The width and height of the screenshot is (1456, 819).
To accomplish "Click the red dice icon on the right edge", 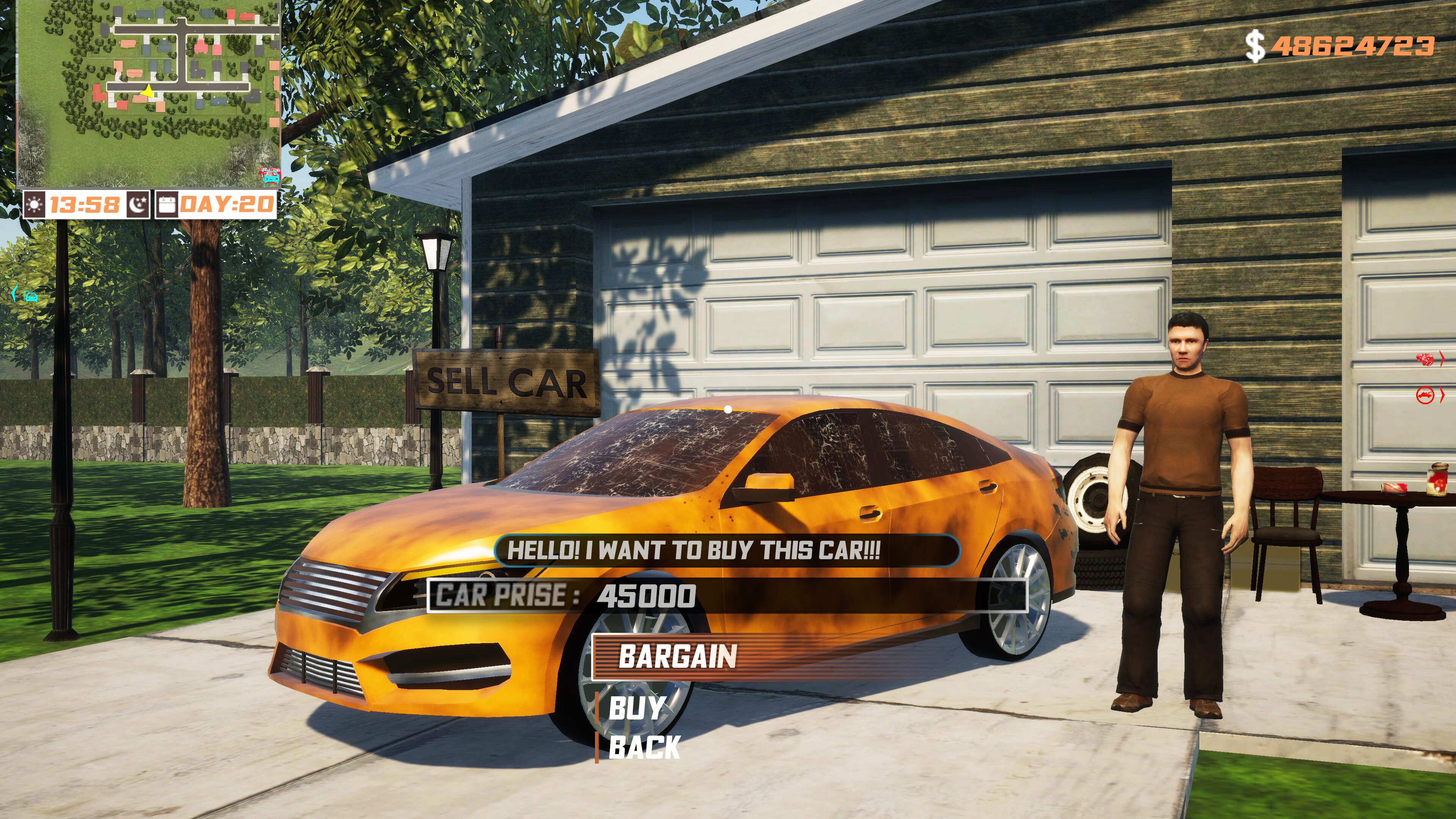I will pos(1425,359).
